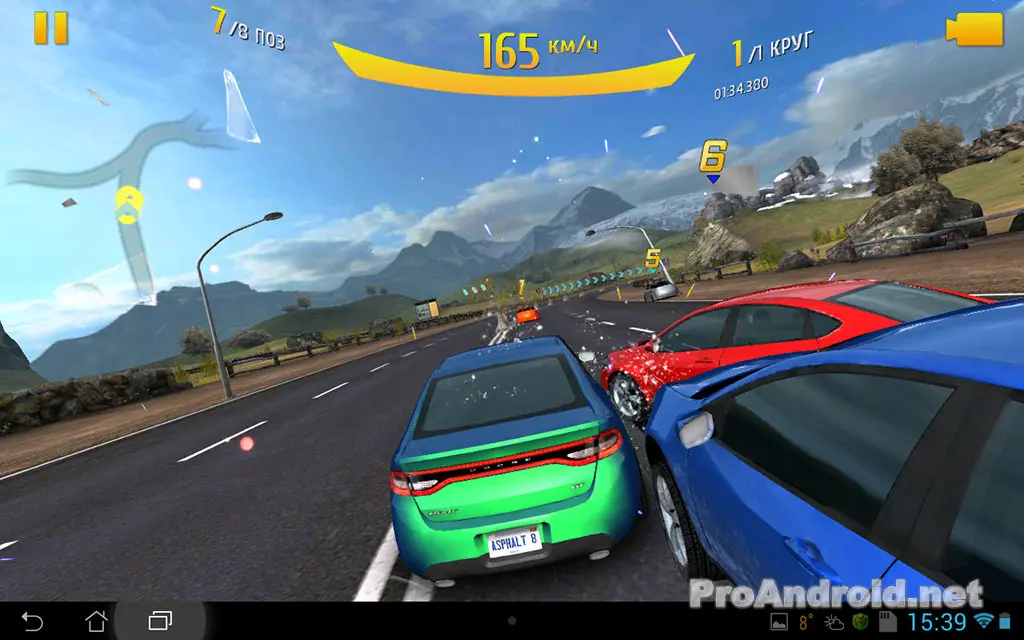Image resolution: width=1024 pixels, height=640 pixels.
Task: Pause the race with the pause button
Action: pyautogui.click(x=50, y=27)
